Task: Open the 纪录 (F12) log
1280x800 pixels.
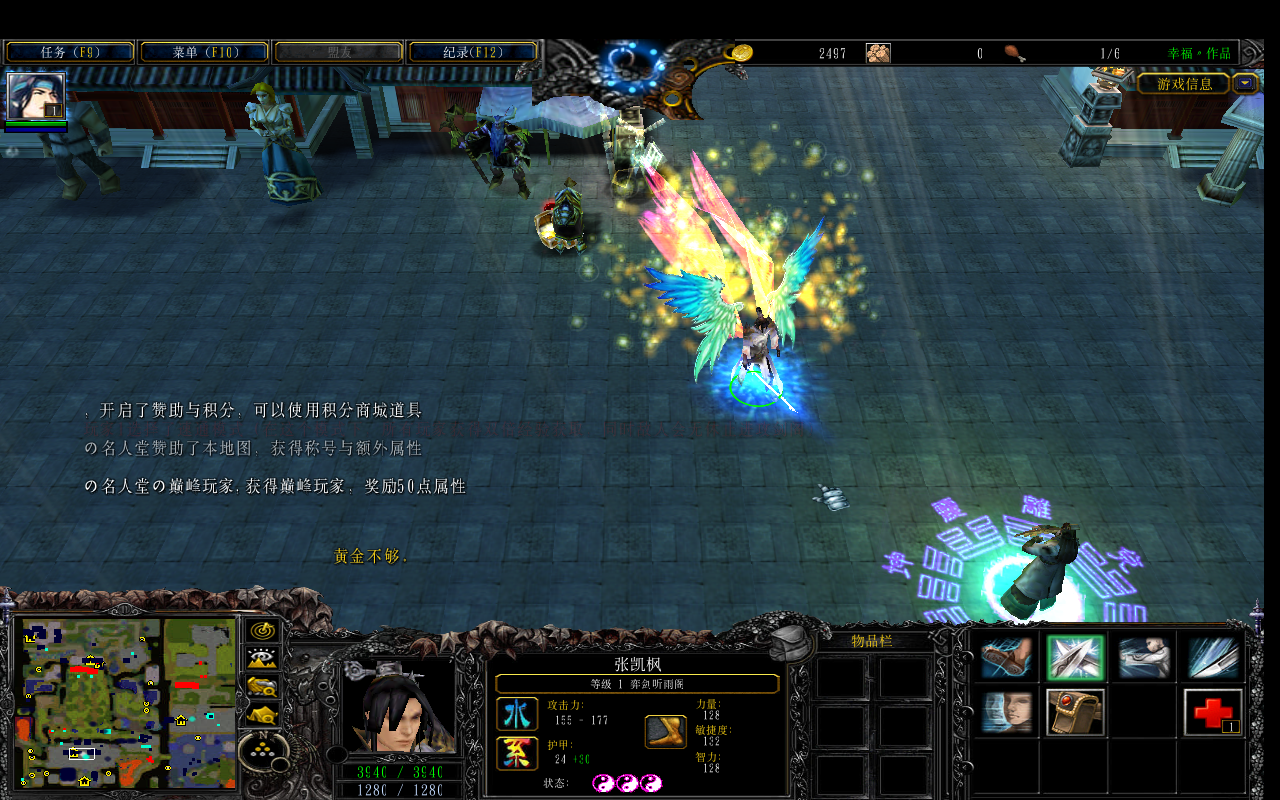Action: click(x=470, y=51)
